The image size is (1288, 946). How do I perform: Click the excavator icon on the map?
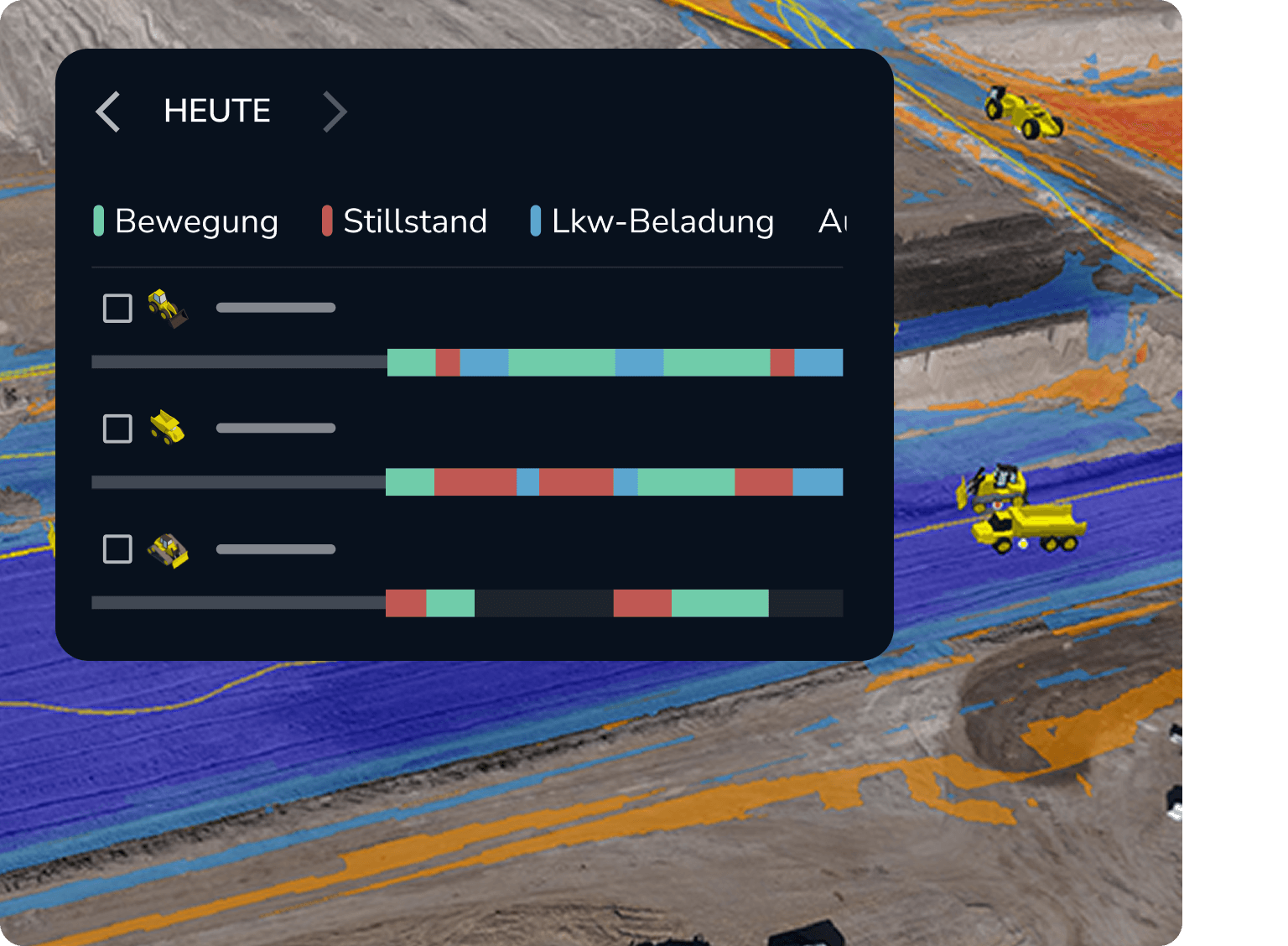click(x=996, y=486)
